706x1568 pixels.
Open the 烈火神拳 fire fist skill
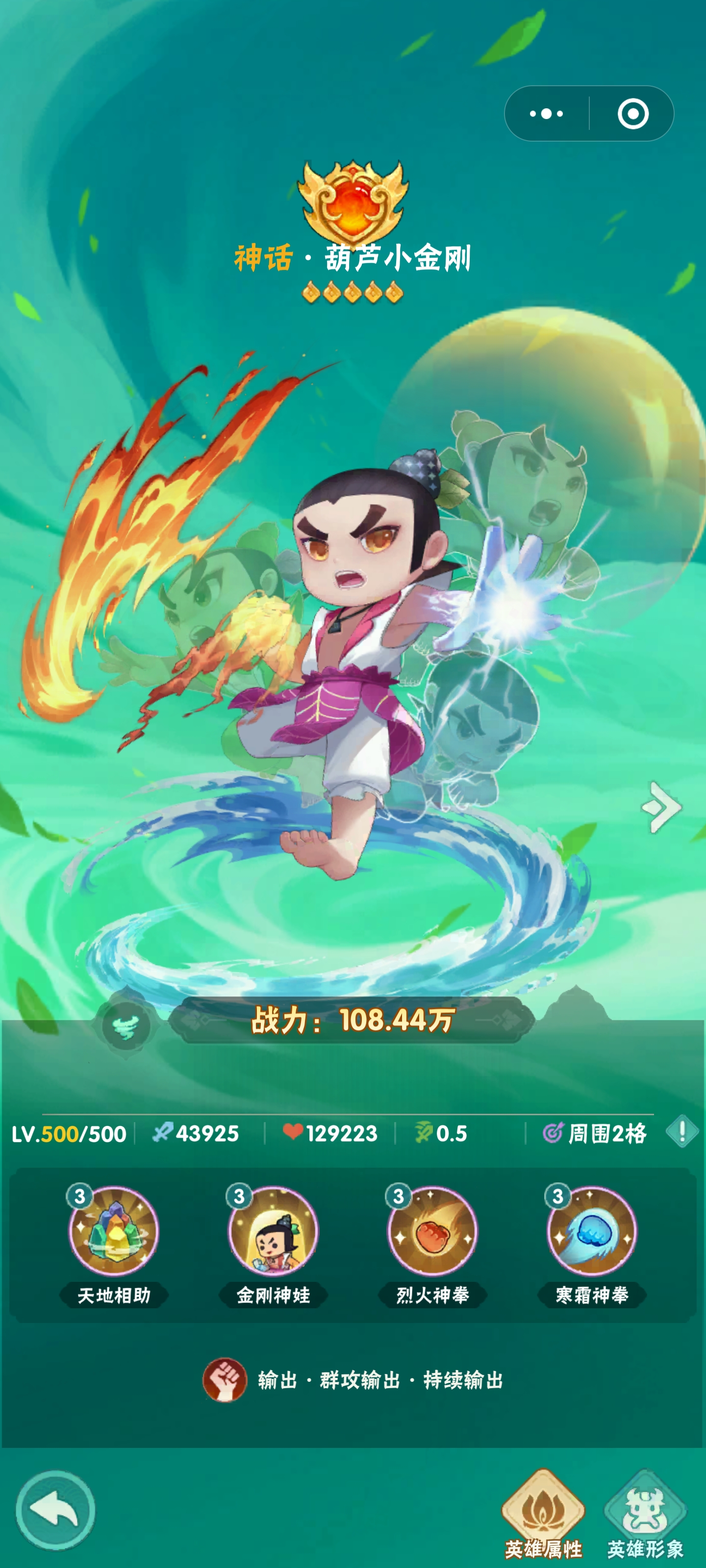point(432,1229)
